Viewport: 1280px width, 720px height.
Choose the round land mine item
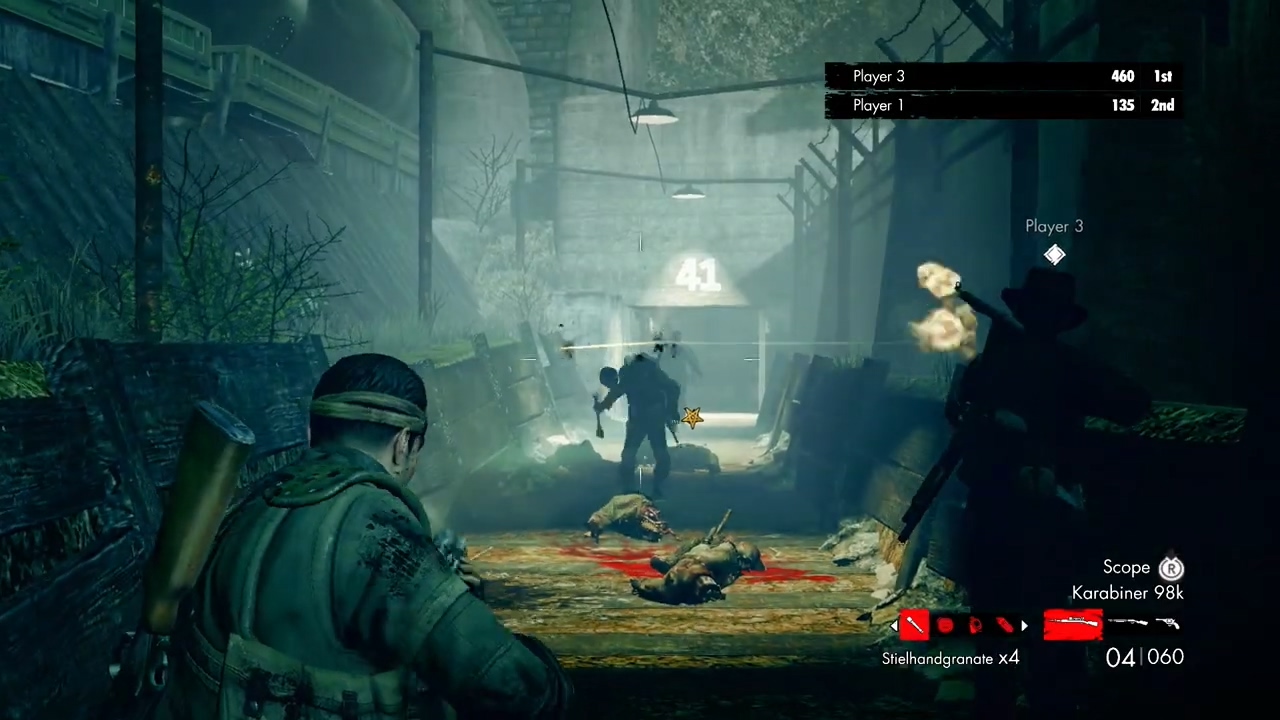coord(945,626)
